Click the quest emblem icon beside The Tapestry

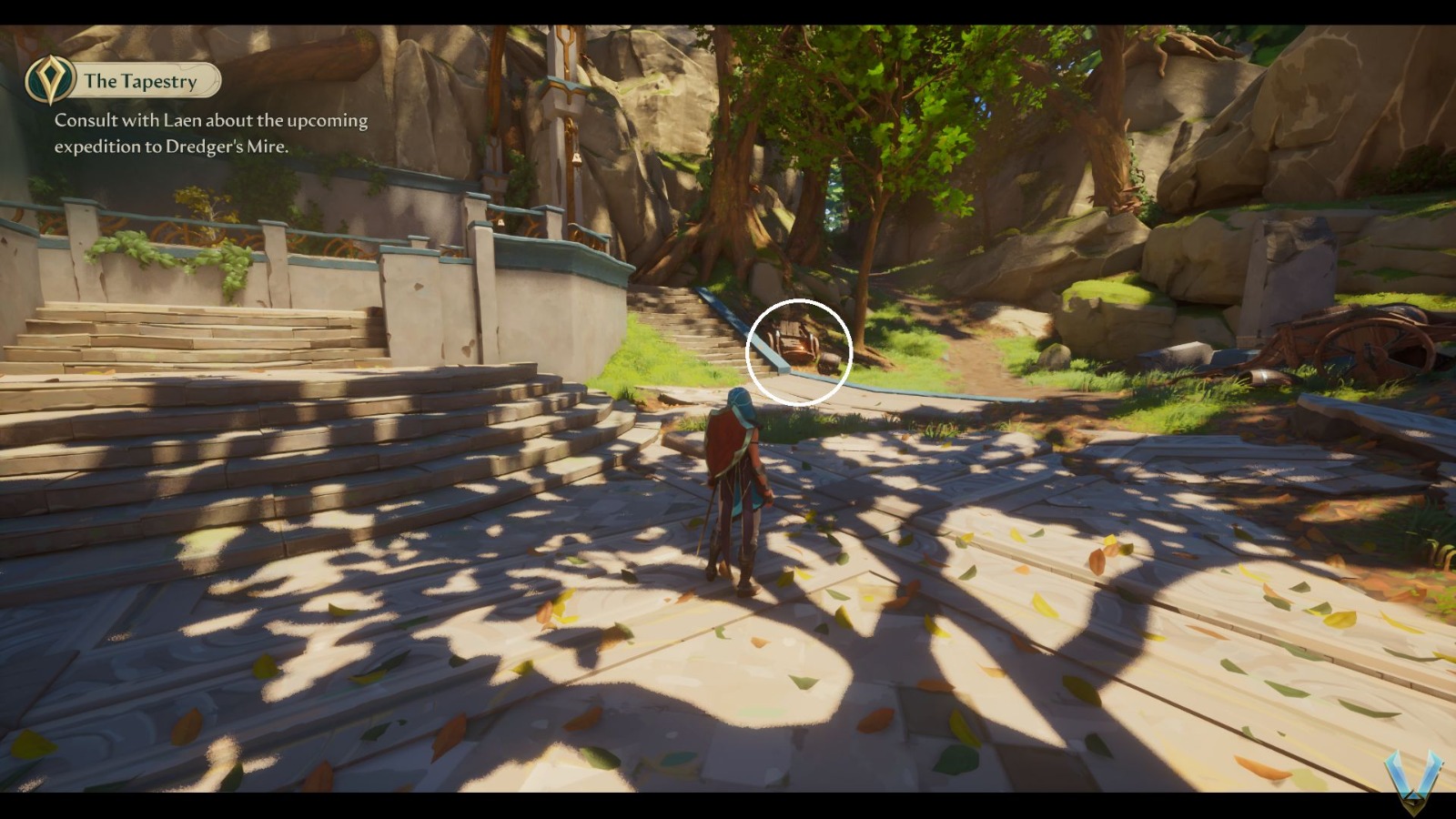(x=50, y=79)
